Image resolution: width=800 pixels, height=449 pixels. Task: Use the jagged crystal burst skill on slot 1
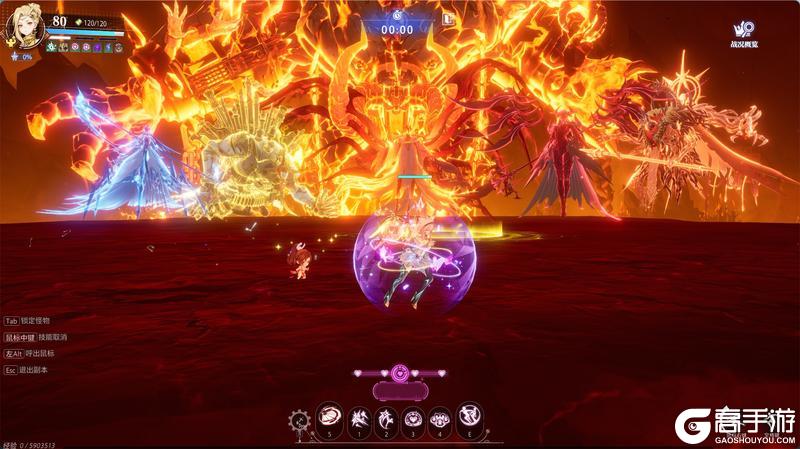(x=358, y=417)
